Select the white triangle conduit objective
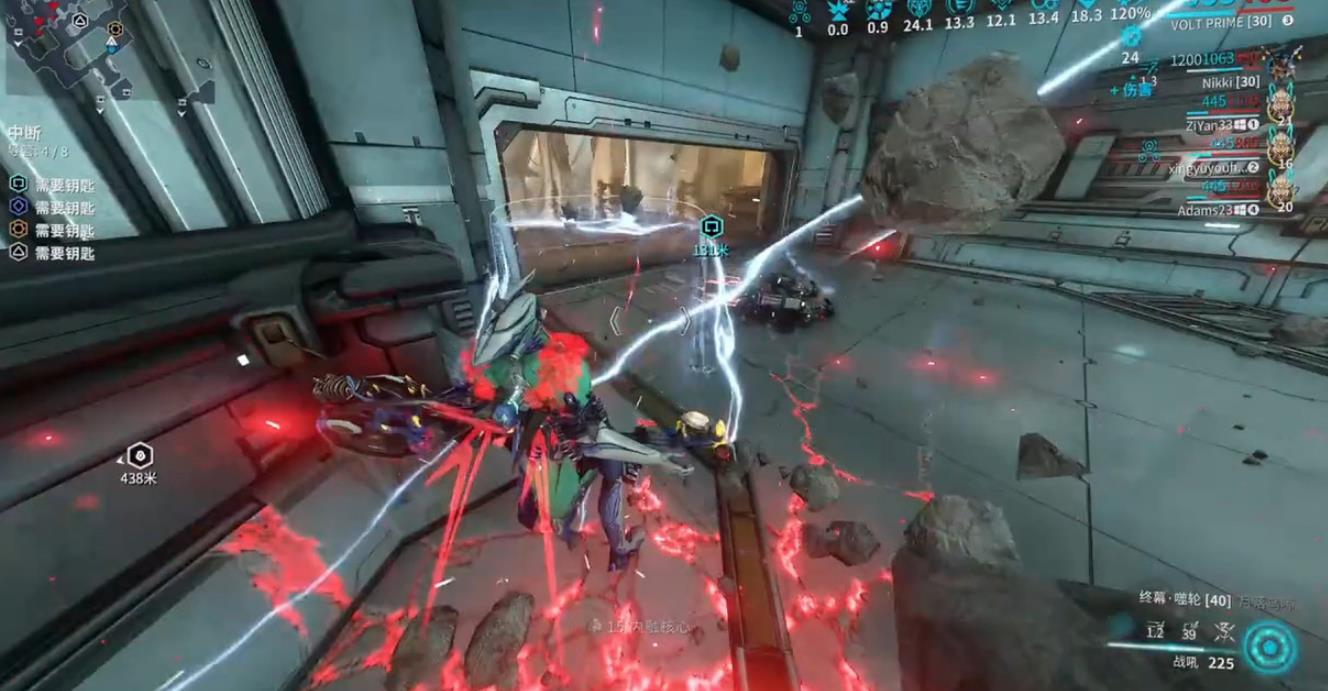 19,253
